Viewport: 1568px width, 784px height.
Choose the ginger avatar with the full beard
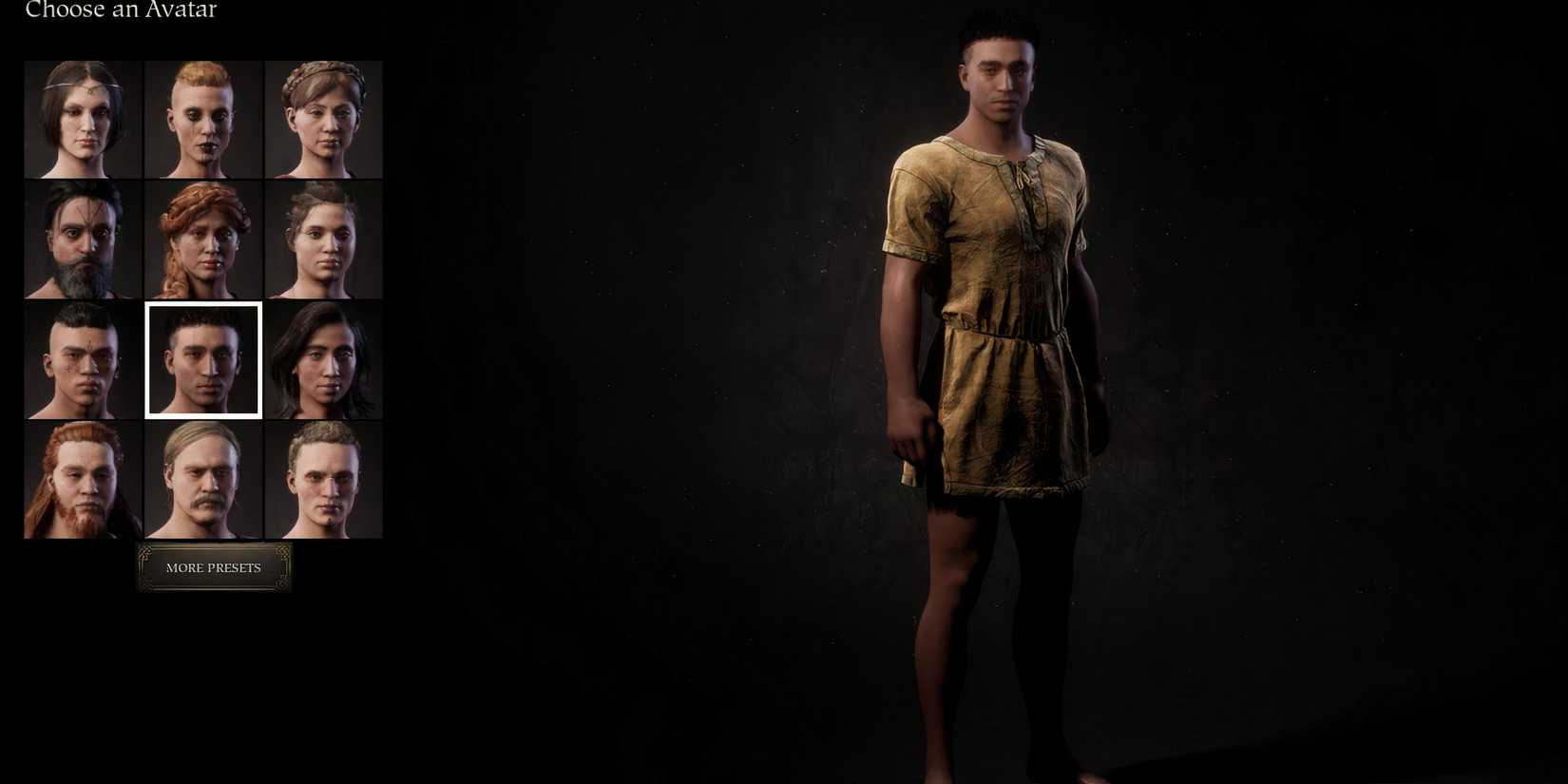[x=81, y=480]
